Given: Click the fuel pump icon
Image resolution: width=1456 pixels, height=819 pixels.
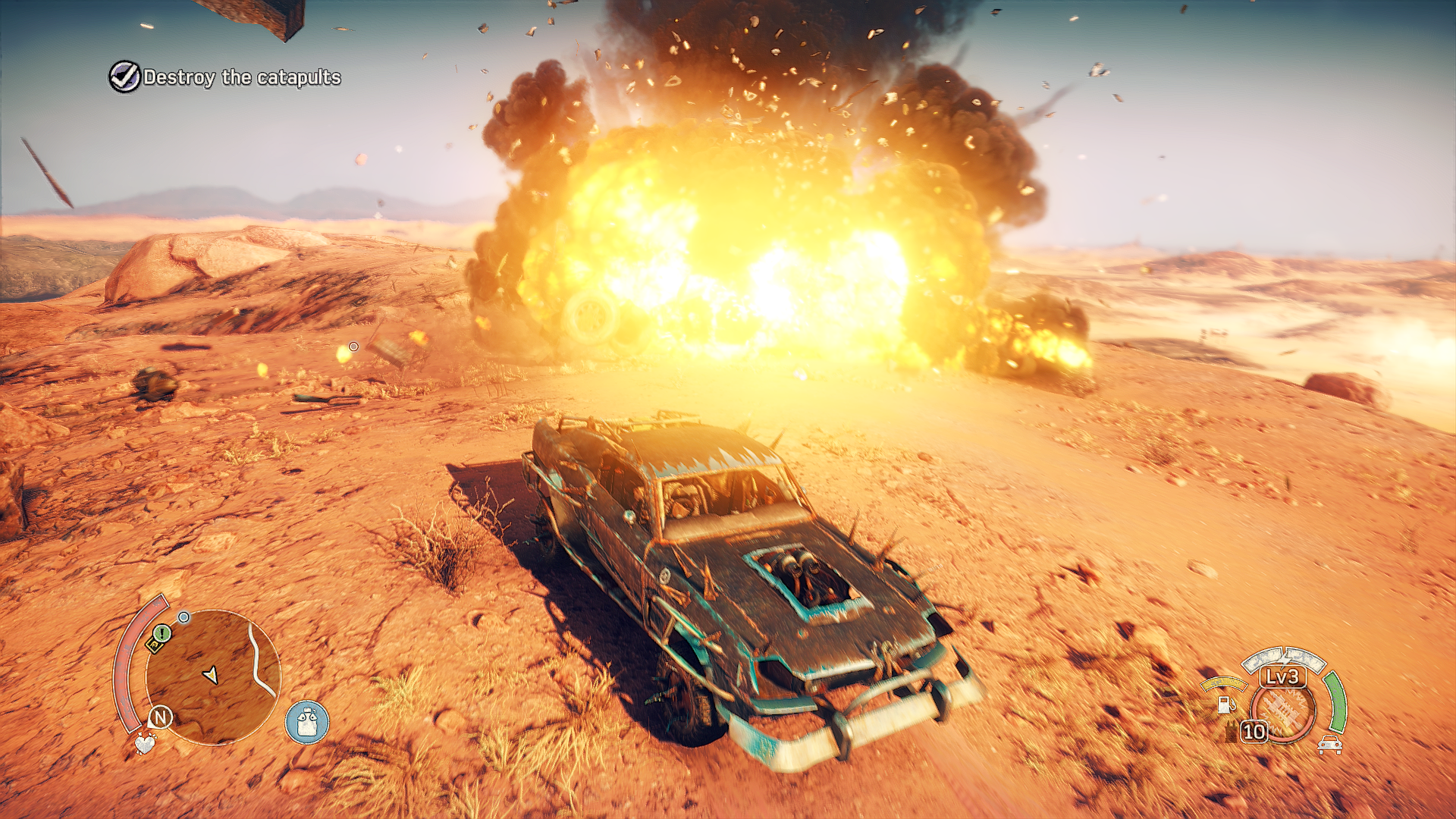Looking at the screenshot, I should 1225,704.
